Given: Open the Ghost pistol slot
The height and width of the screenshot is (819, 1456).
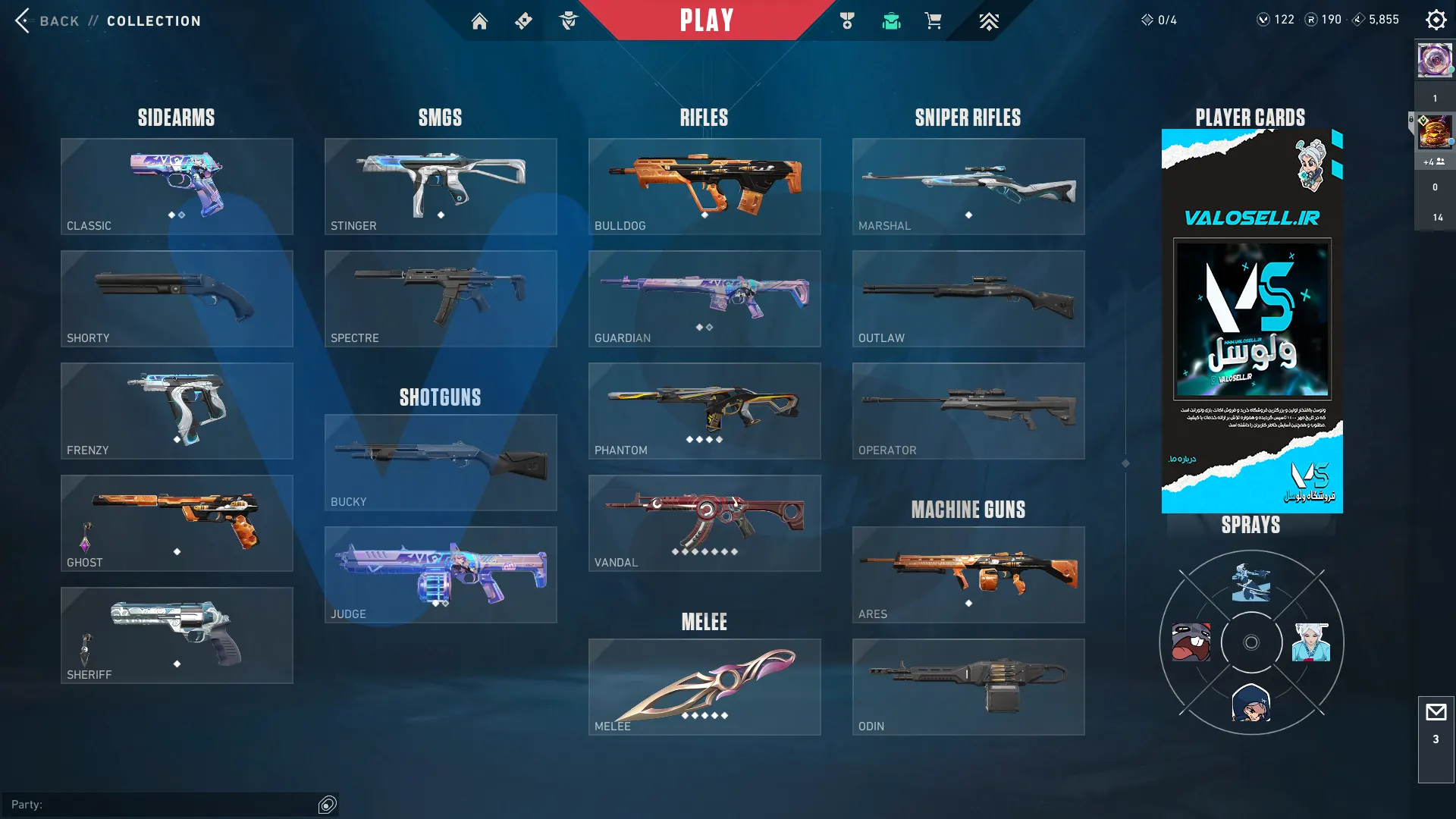Looking at the screenshot, I should [x=177, y=523].
